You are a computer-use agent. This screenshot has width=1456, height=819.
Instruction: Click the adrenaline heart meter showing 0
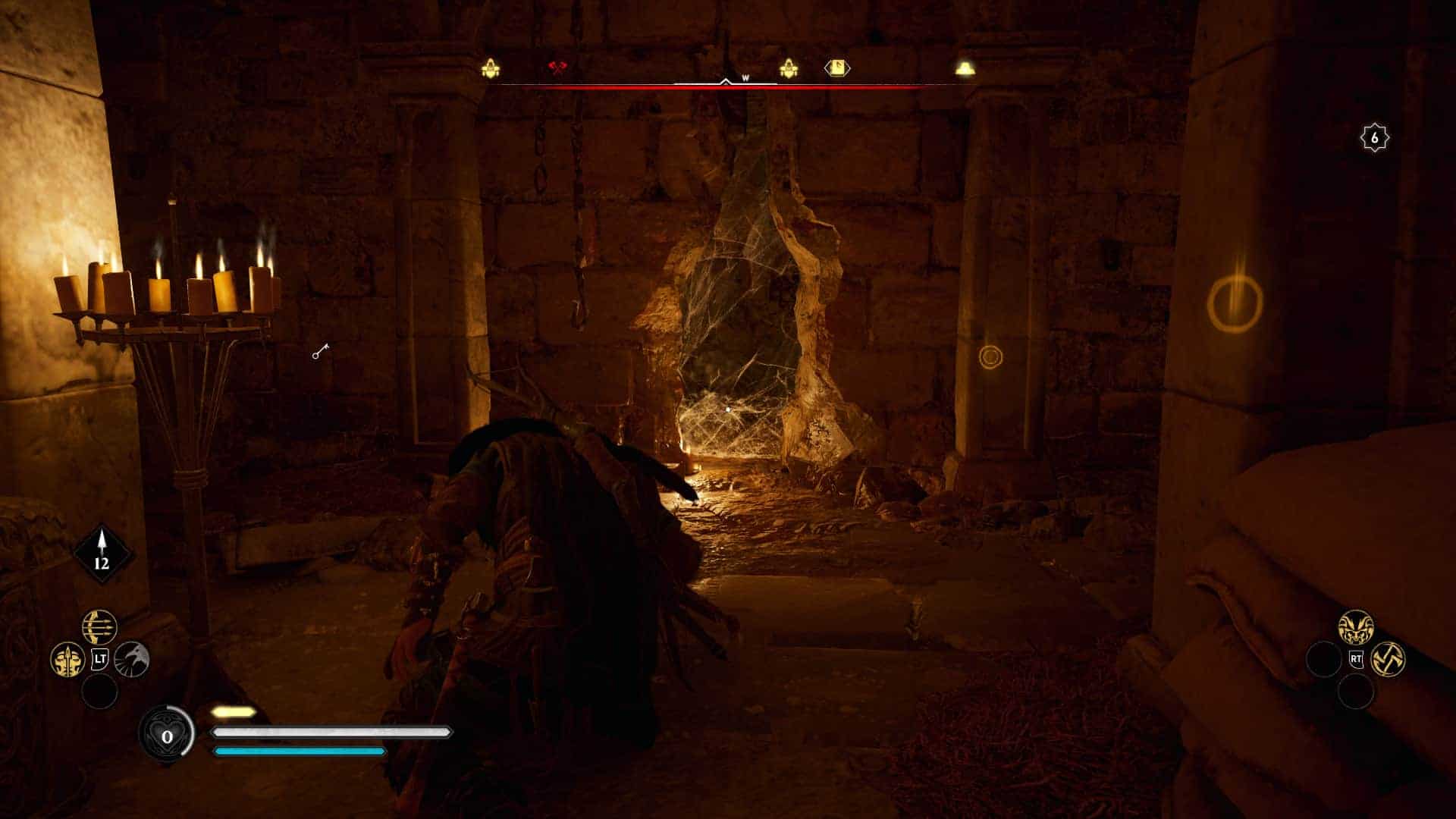168,733
